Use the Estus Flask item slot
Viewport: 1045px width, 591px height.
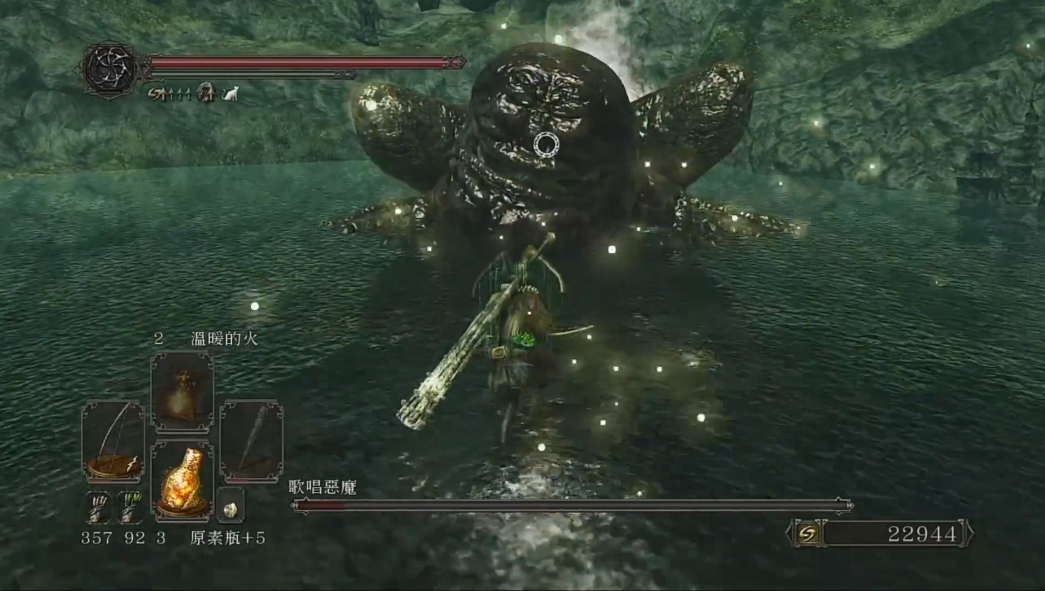(181, 480)
